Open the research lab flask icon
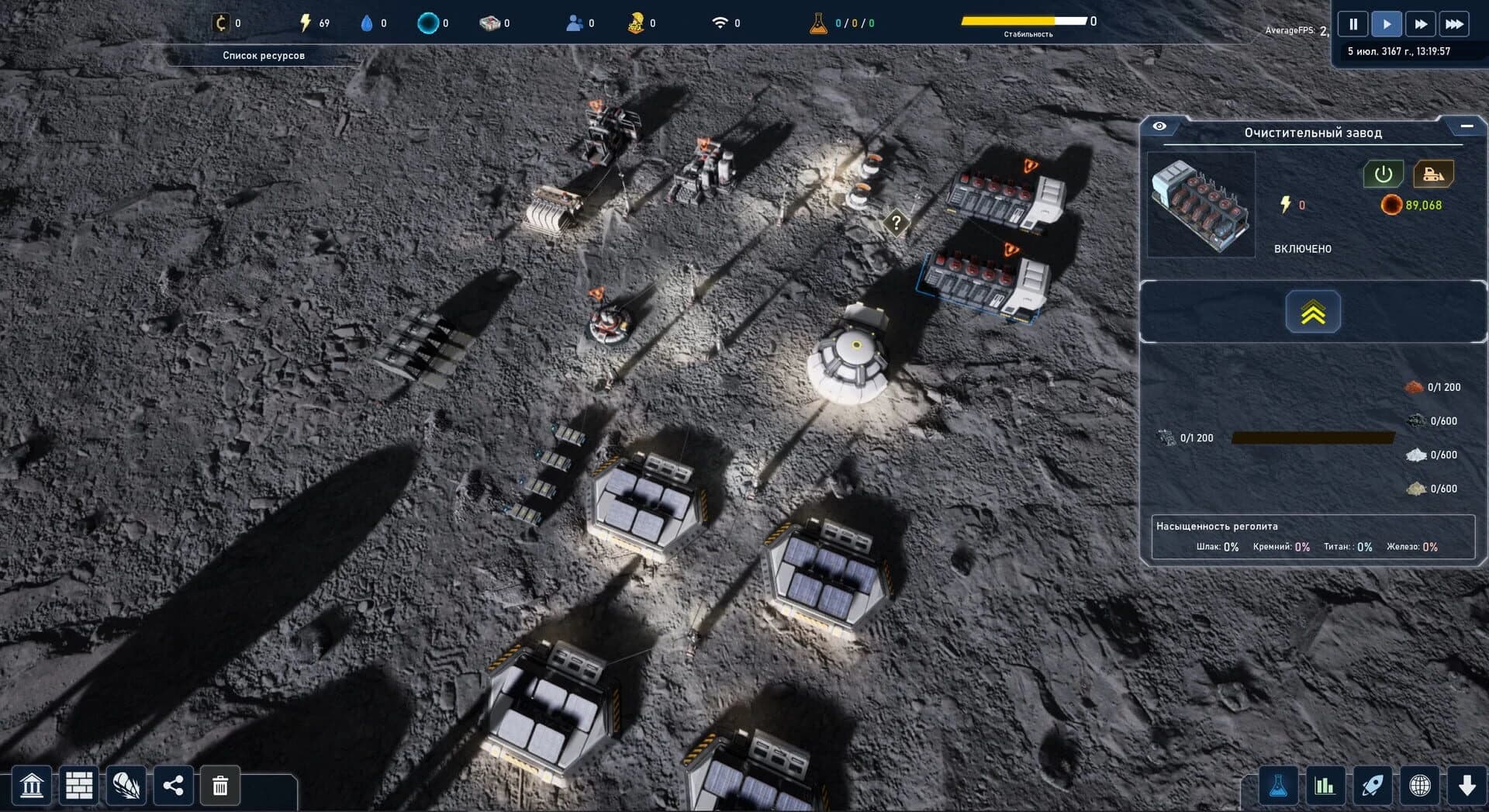This screenshot has width=1489, height=812. coord(1278,786)
